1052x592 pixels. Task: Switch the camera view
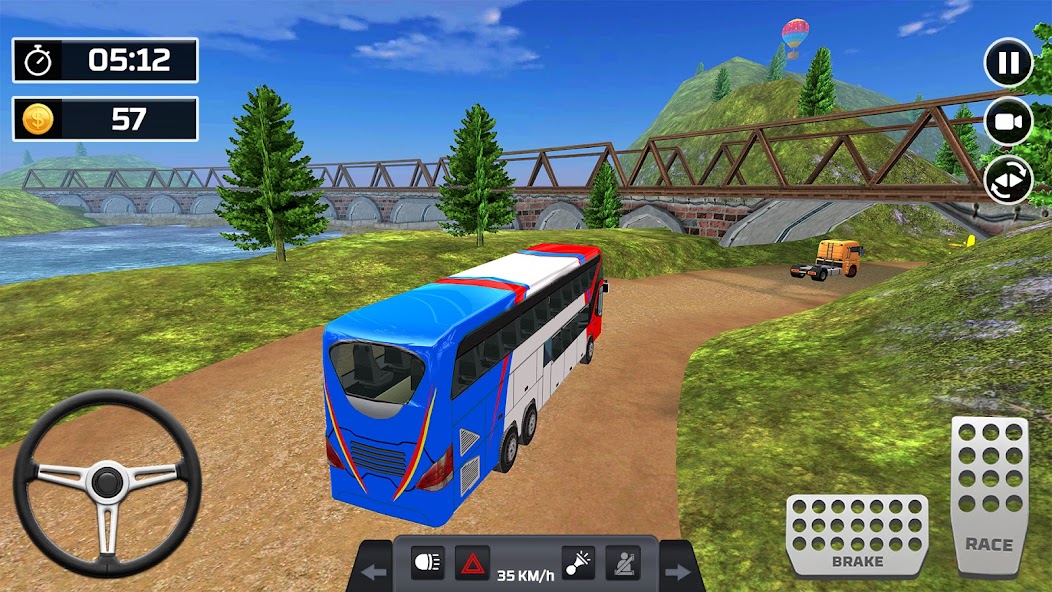click(x=1008, y=122)
